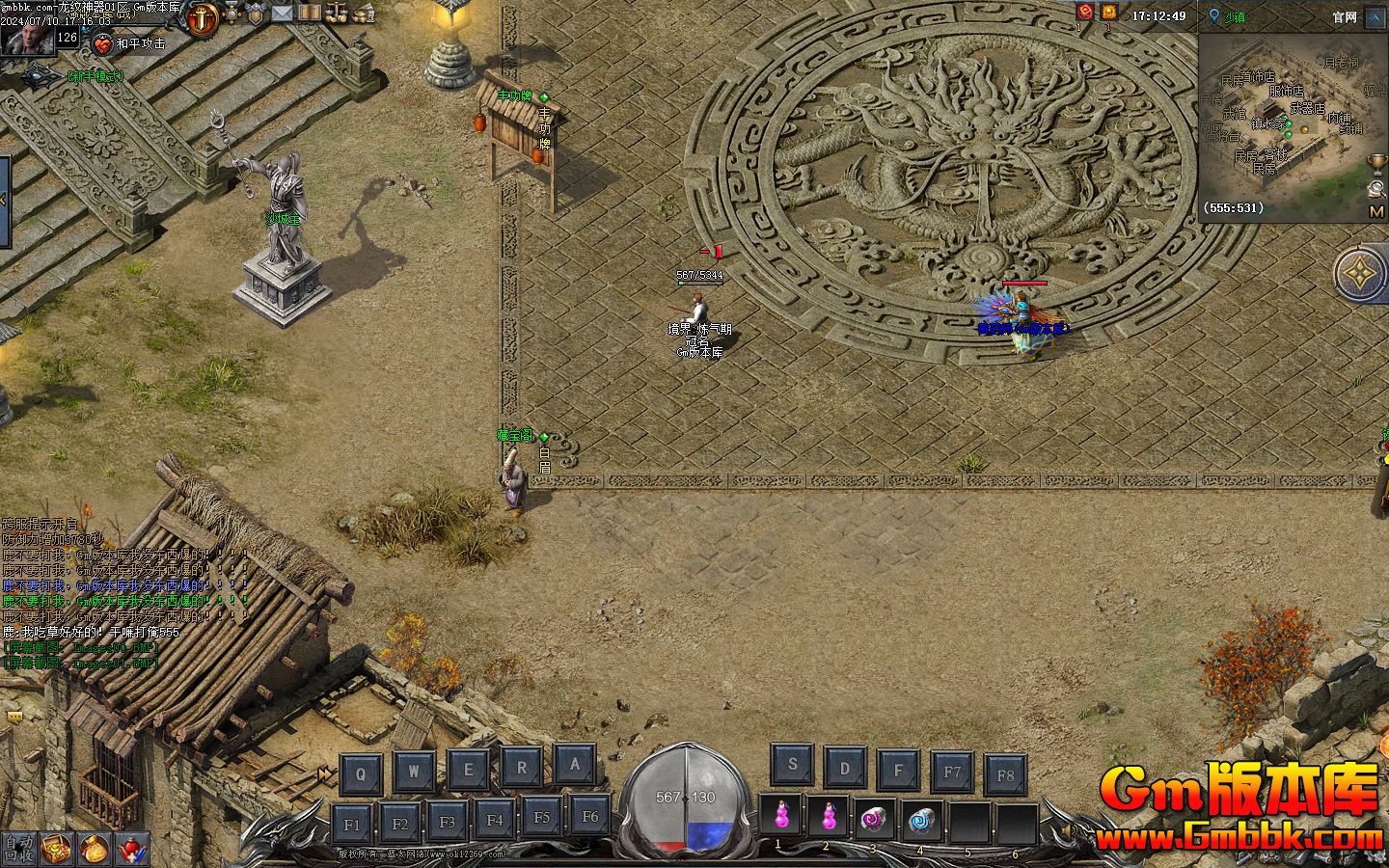Open the winged shield icon

pos(256,14)
